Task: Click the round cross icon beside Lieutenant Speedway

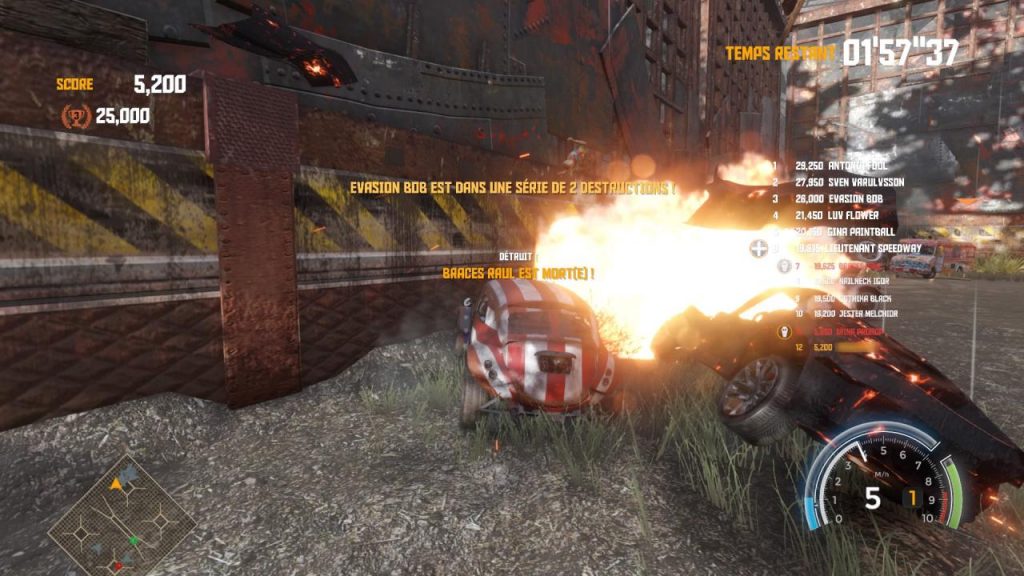Action: pyautogui.click(x=759, y=247)
